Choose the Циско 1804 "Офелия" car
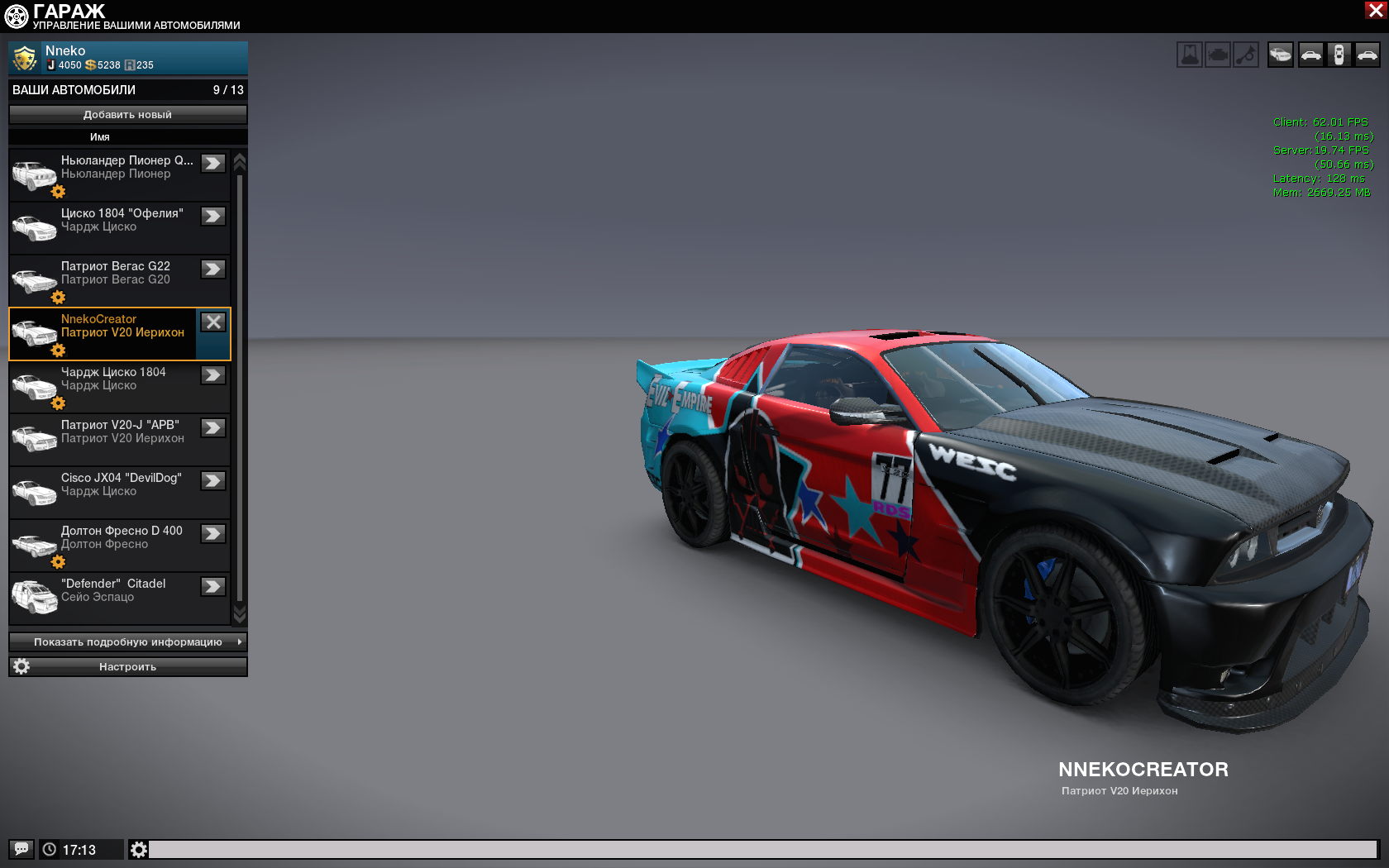The image size is (1389, 868). click(119, 227)
